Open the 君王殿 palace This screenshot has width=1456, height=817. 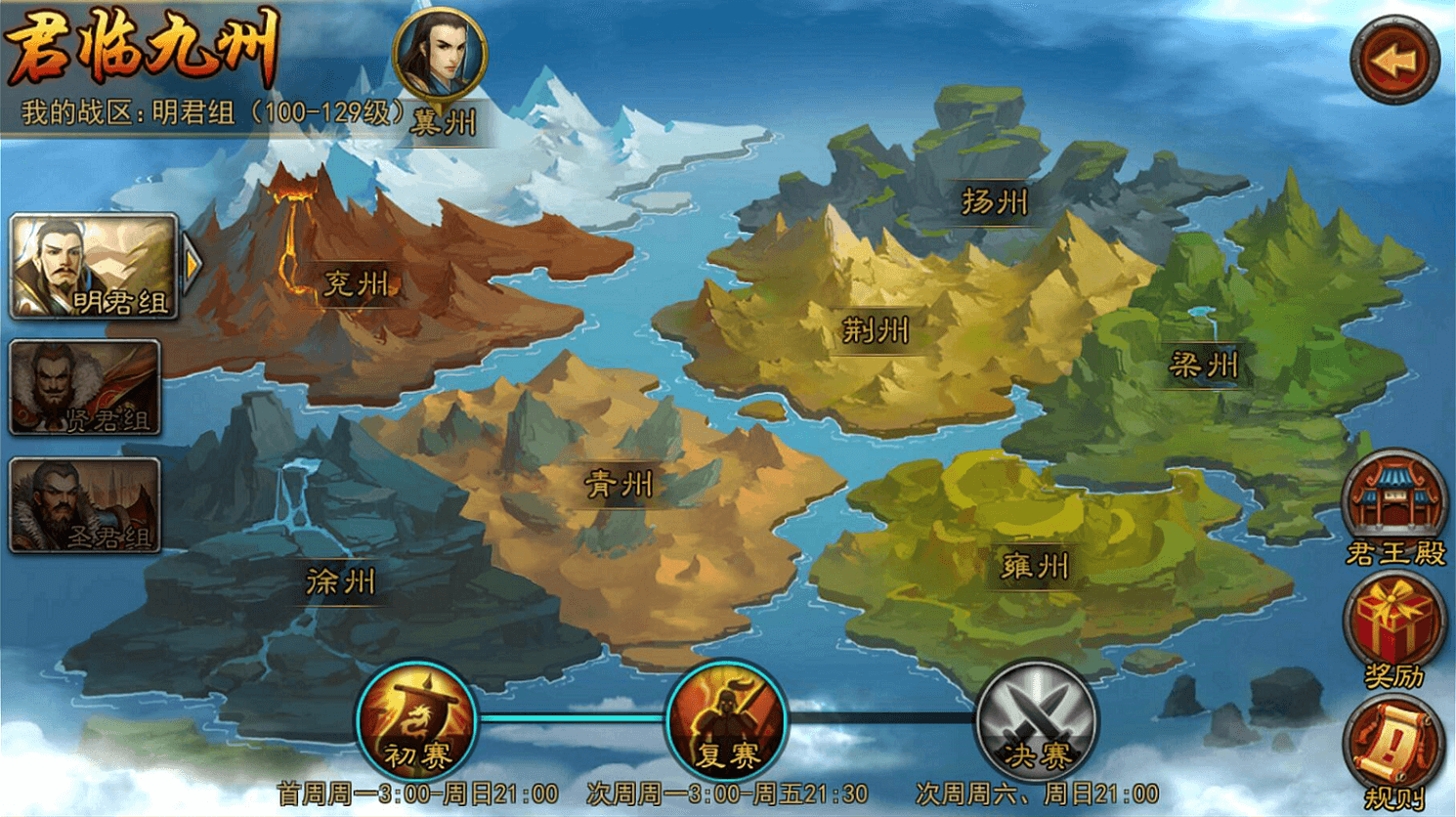coord(1394,505)
